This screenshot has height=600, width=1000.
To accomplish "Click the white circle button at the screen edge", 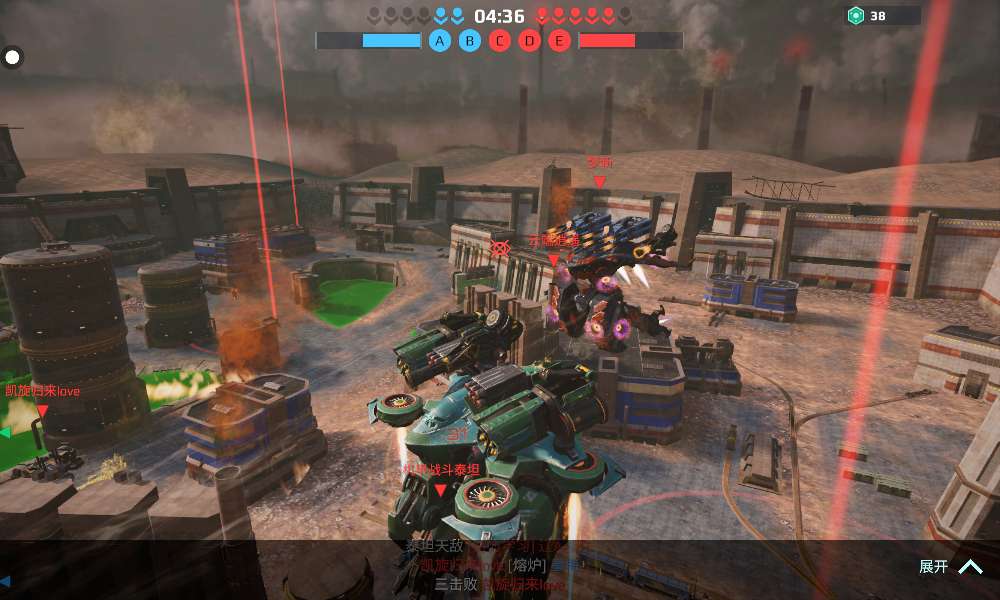I will [13, 57].
